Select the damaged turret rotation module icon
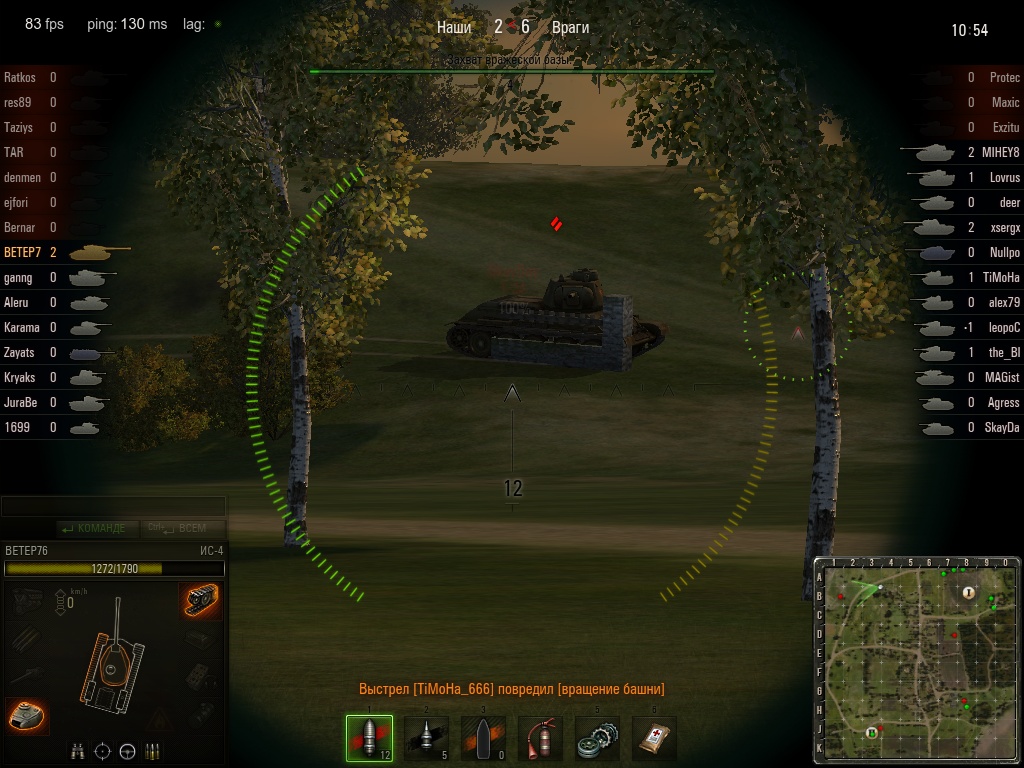The height and width of the screenshot is (768, 1024). [x=26, y=714]
